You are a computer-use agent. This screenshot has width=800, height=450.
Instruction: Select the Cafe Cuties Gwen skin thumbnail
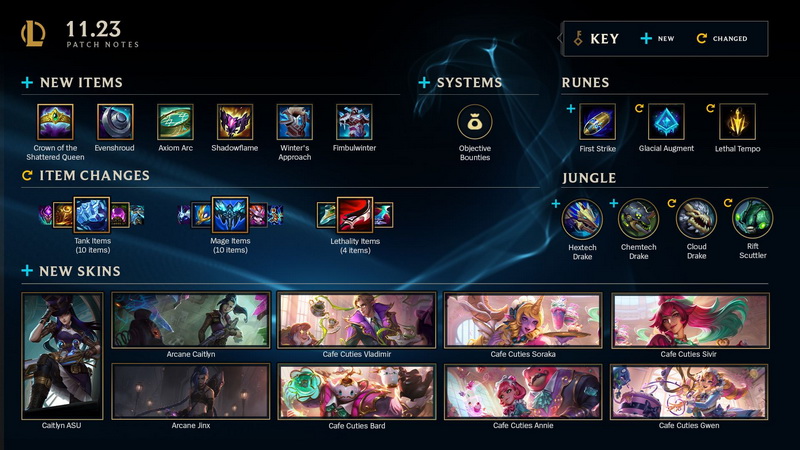pos(689,391)
